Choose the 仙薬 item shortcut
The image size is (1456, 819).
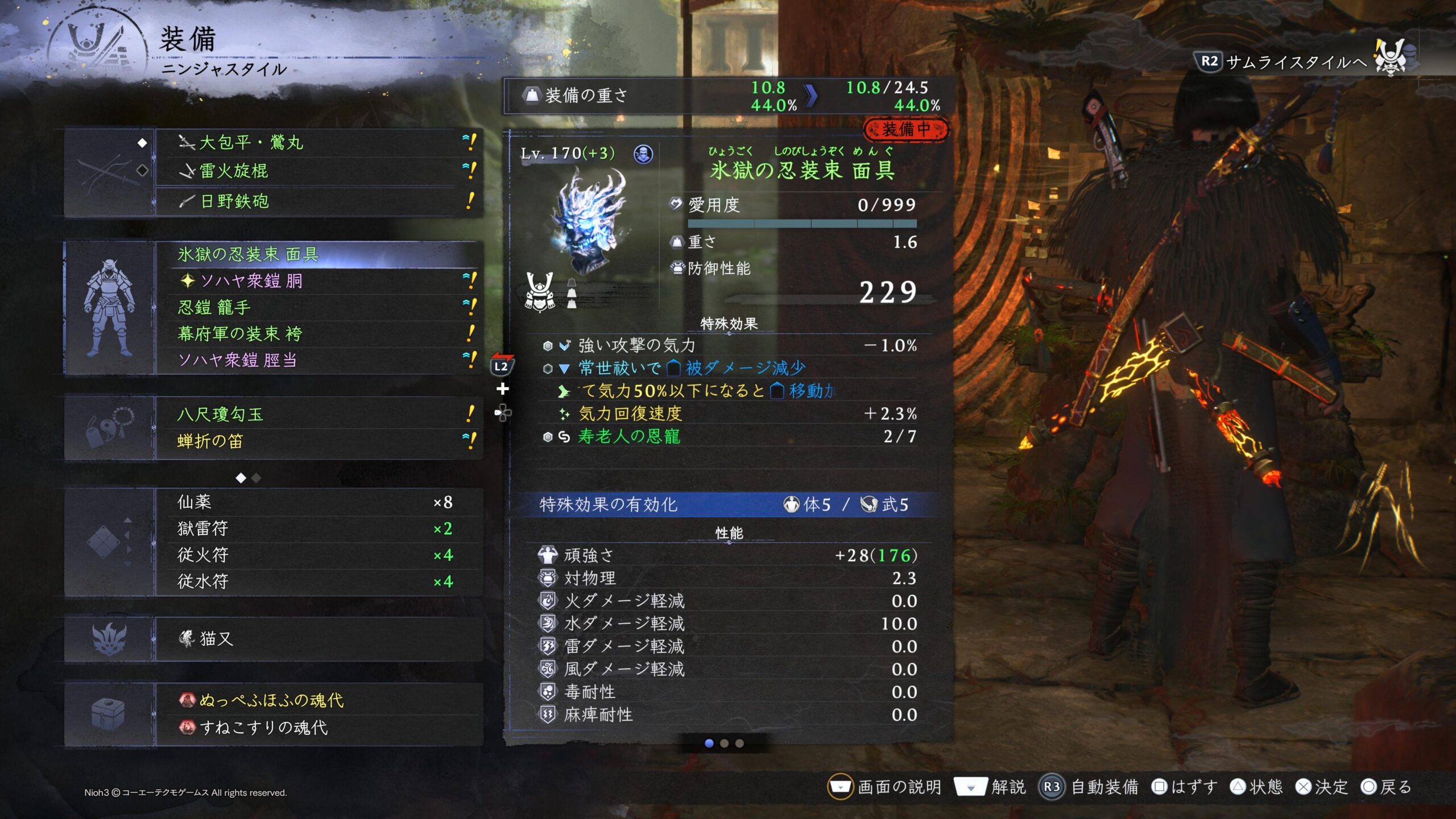318,502
